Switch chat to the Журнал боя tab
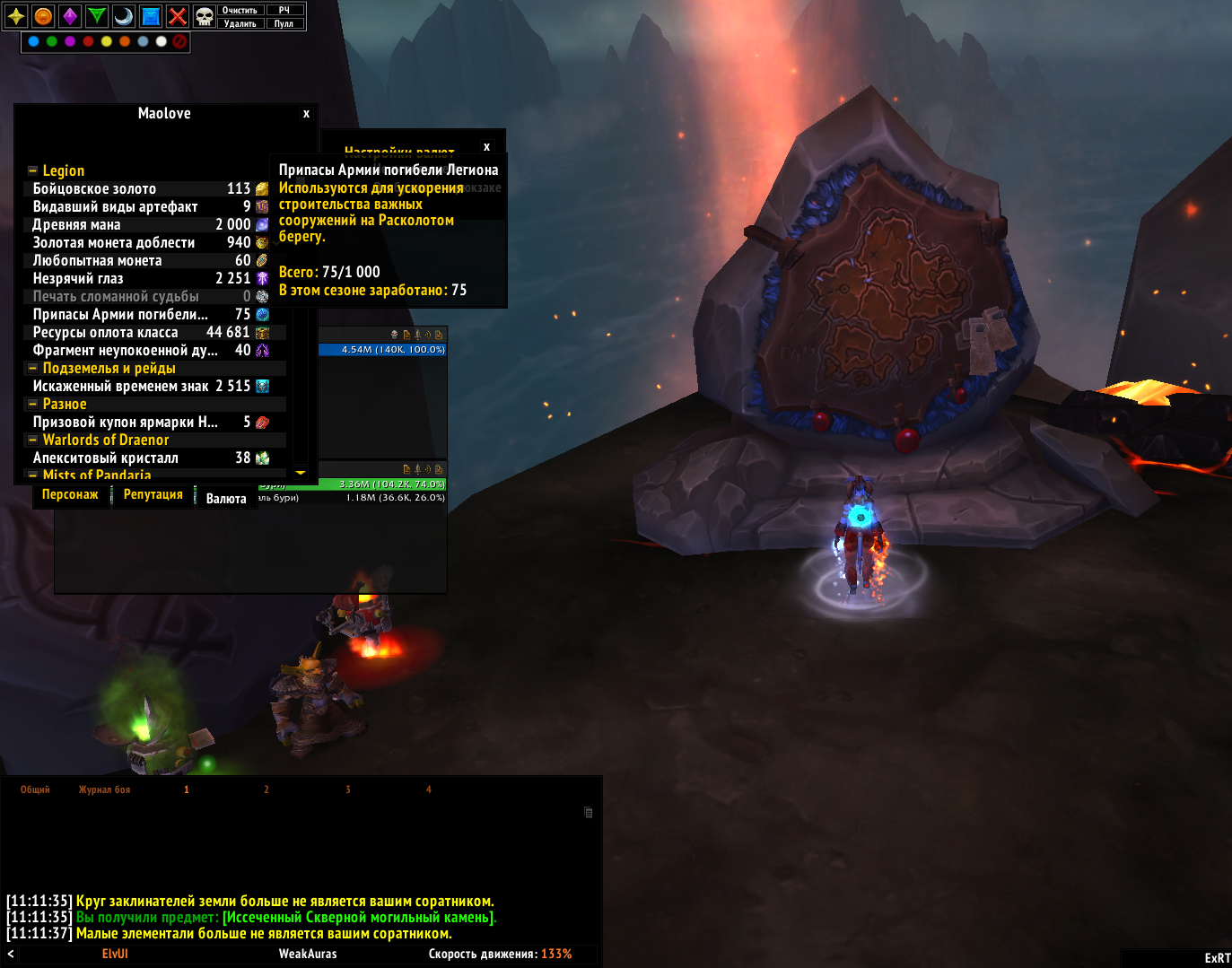1232x968 pixels. pyautogui.click(x=104, y=789)
